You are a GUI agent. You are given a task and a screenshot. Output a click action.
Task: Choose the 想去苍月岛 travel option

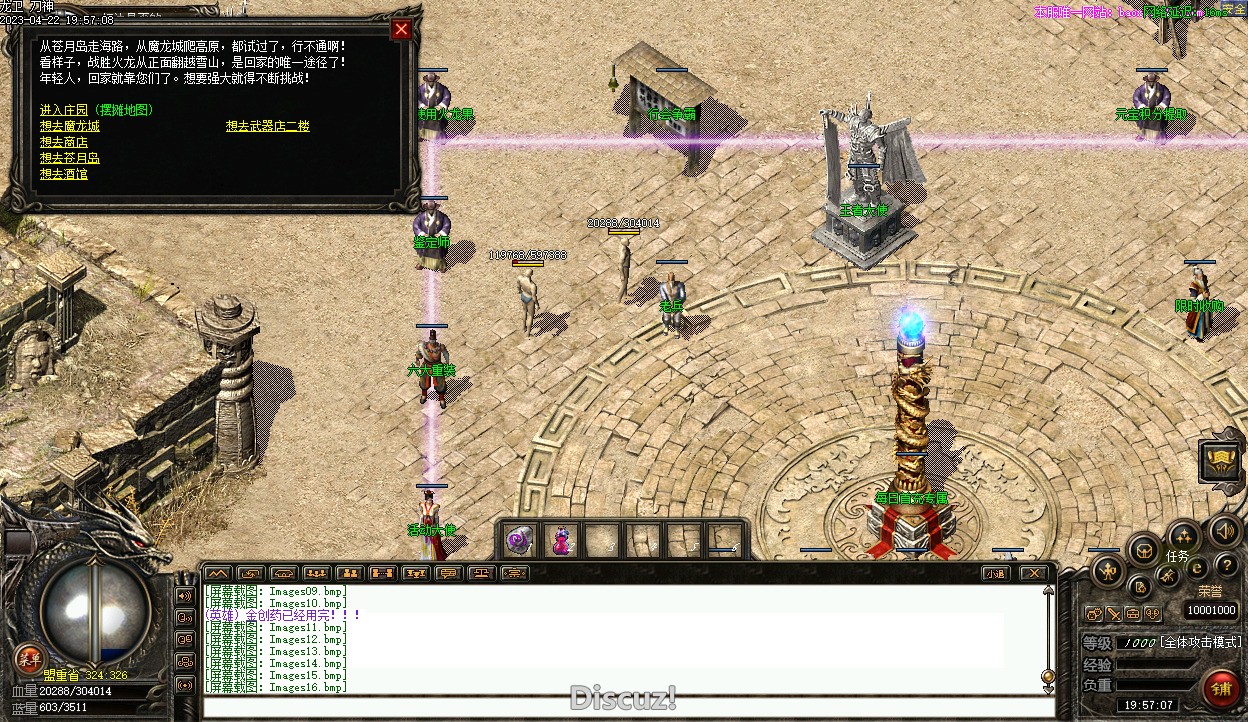(70, 158)
